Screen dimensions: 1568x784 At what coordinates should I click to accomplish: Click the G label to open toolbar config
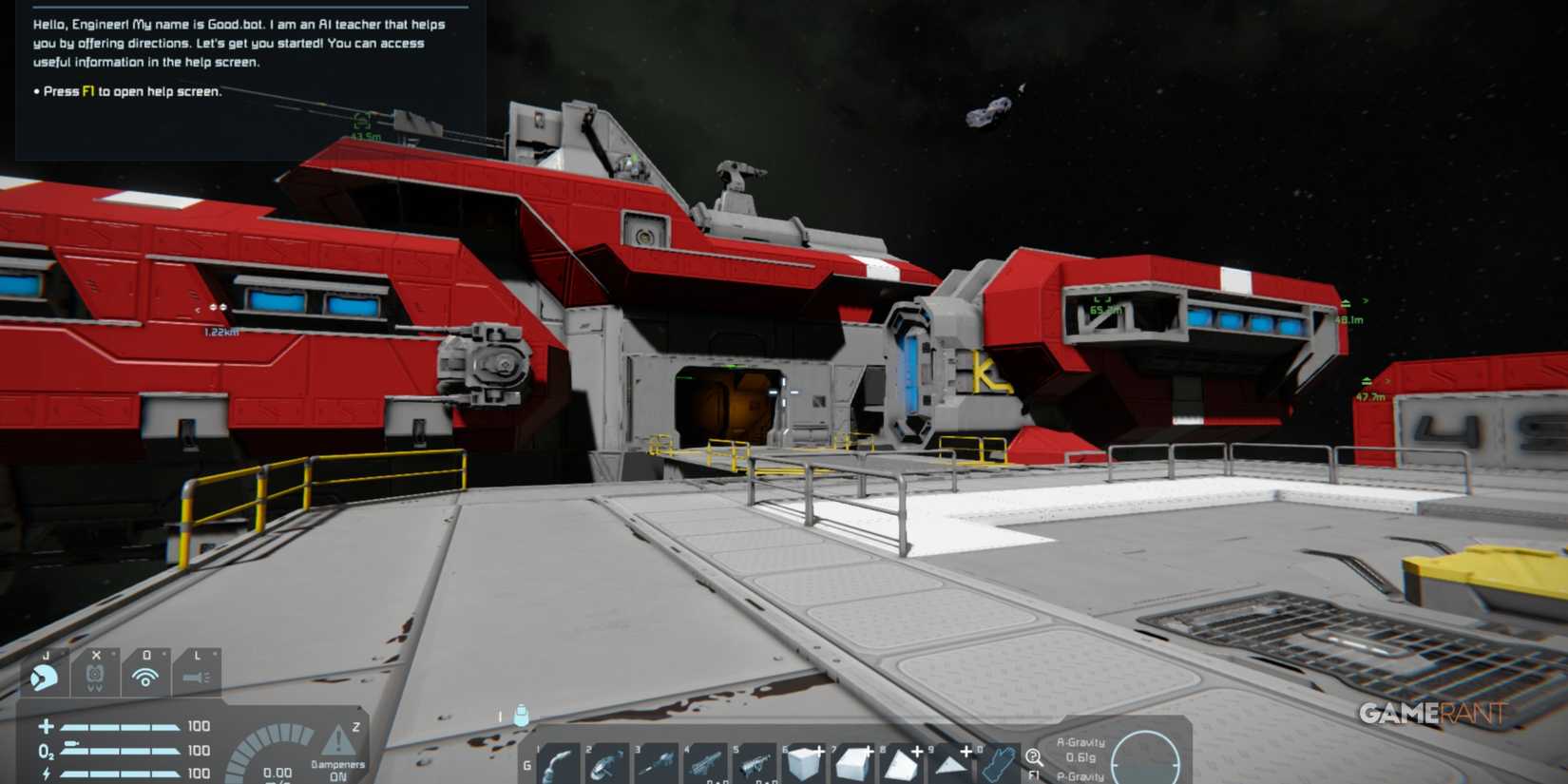pos(528,764)
